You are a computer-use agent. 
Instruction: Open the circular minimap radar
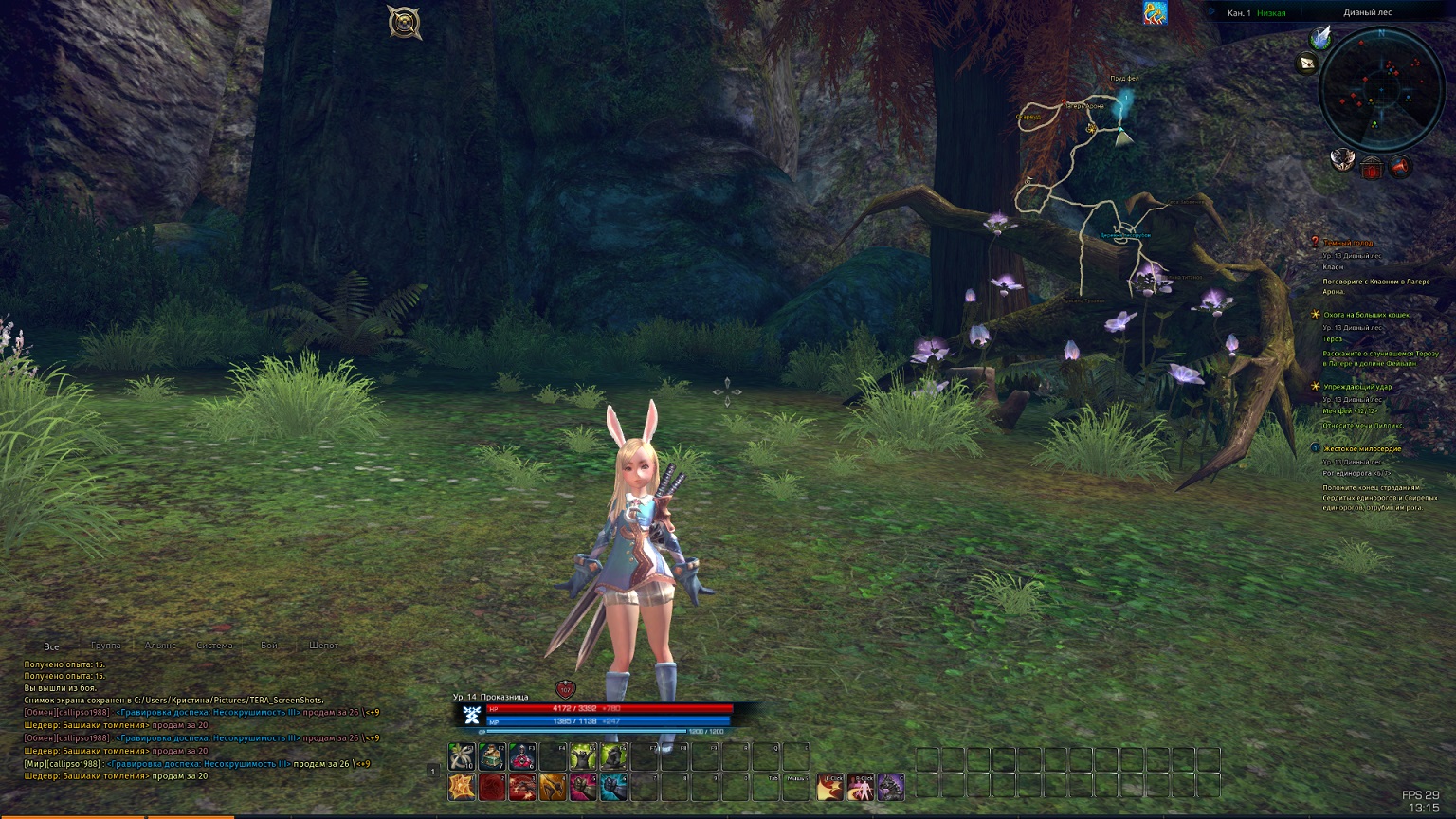pos(1381,89)
